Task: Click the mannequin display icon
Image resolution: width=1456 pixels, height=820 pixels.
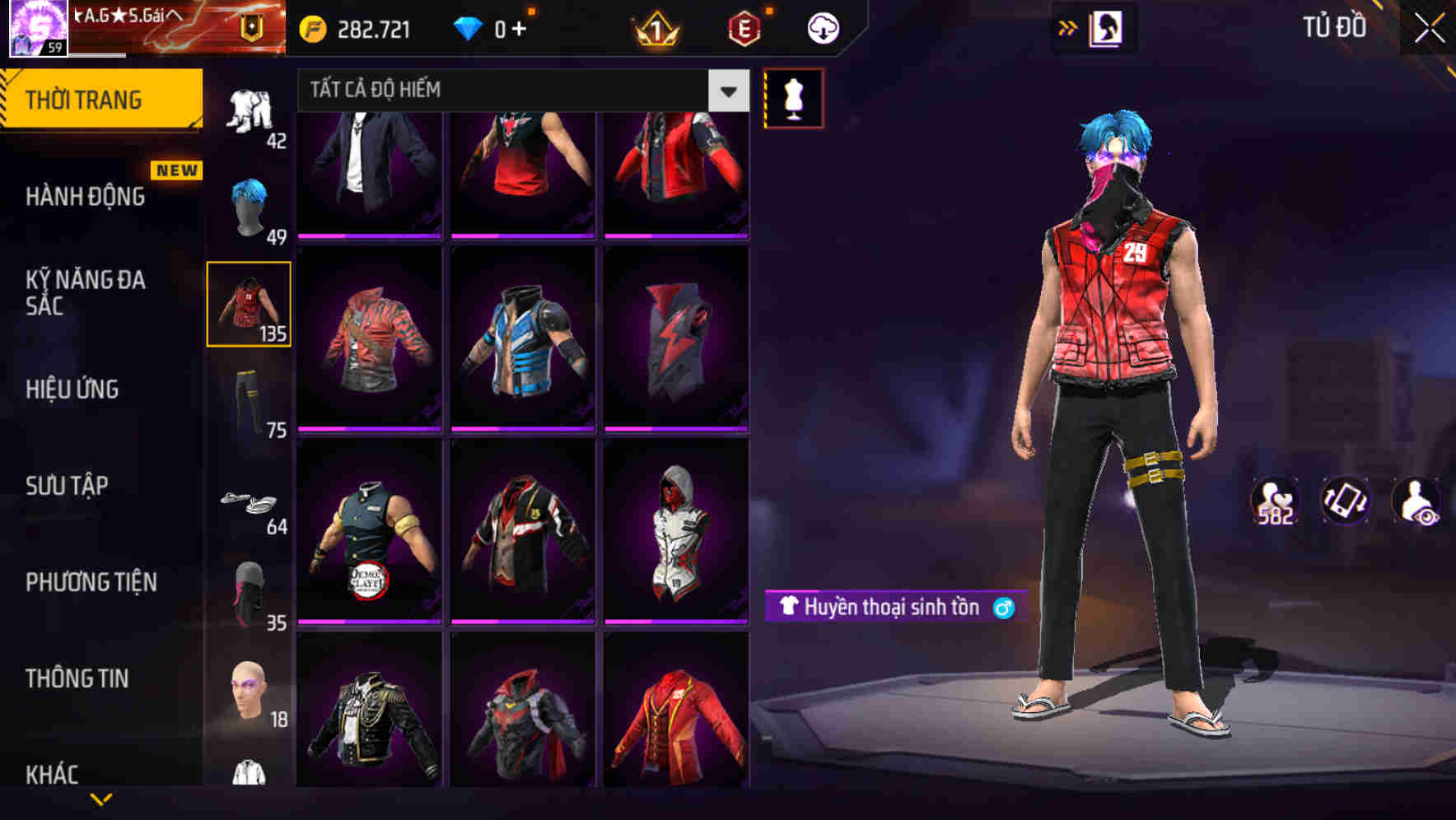Action: click(x=793, y=98)
